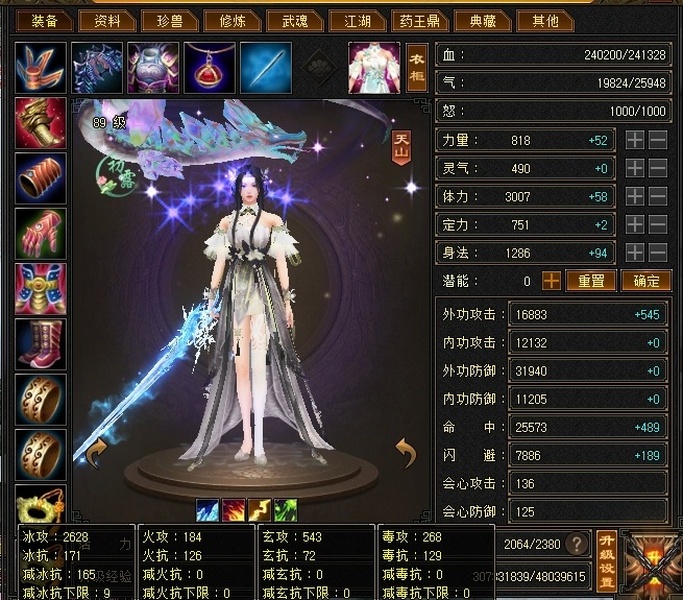
Task: Open the 武魂 tab
Action: tap(295, 20)
